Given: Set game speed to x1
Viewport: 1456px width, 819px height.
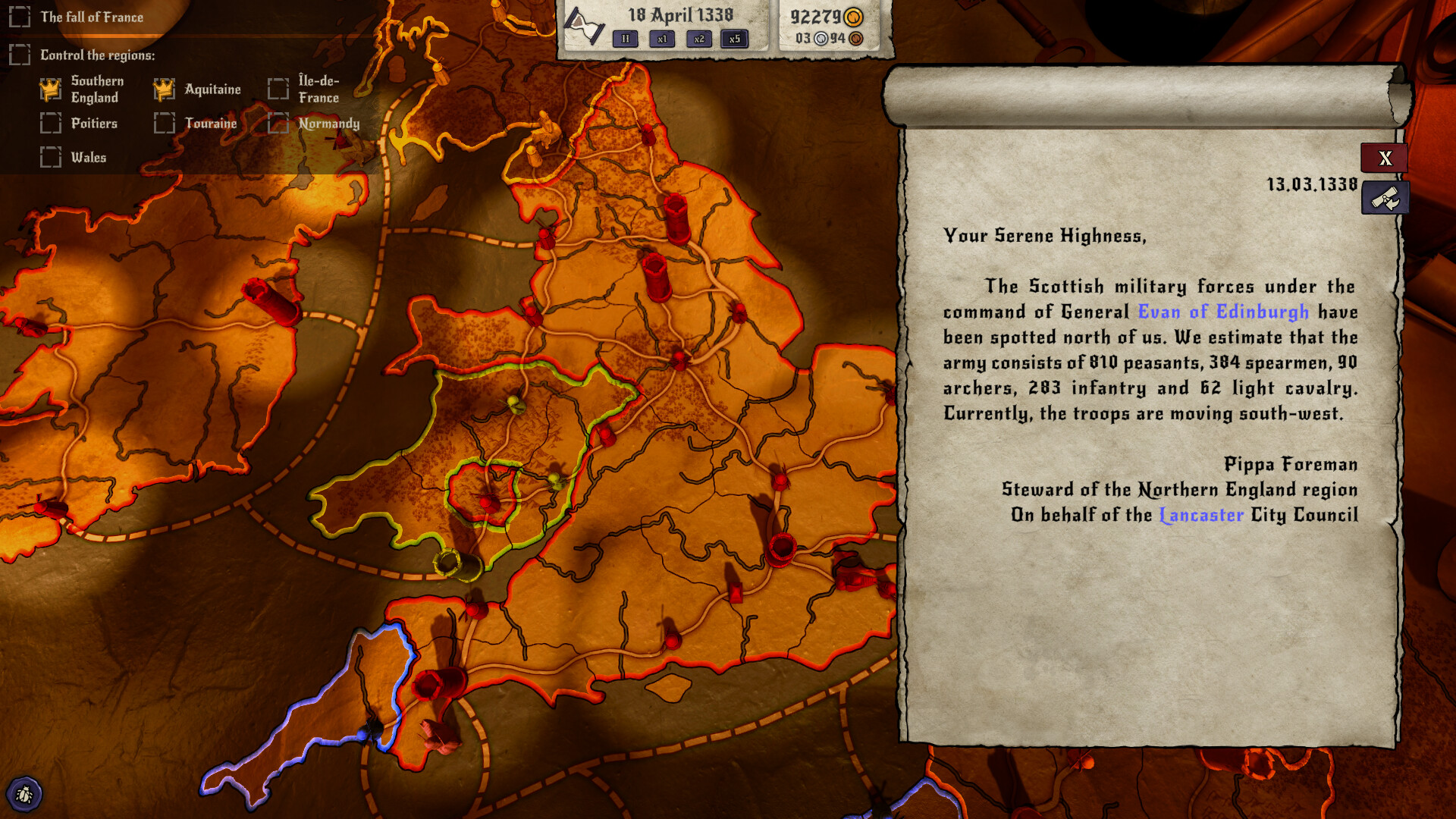Looking at the screenshot, I should coord(662,39).
